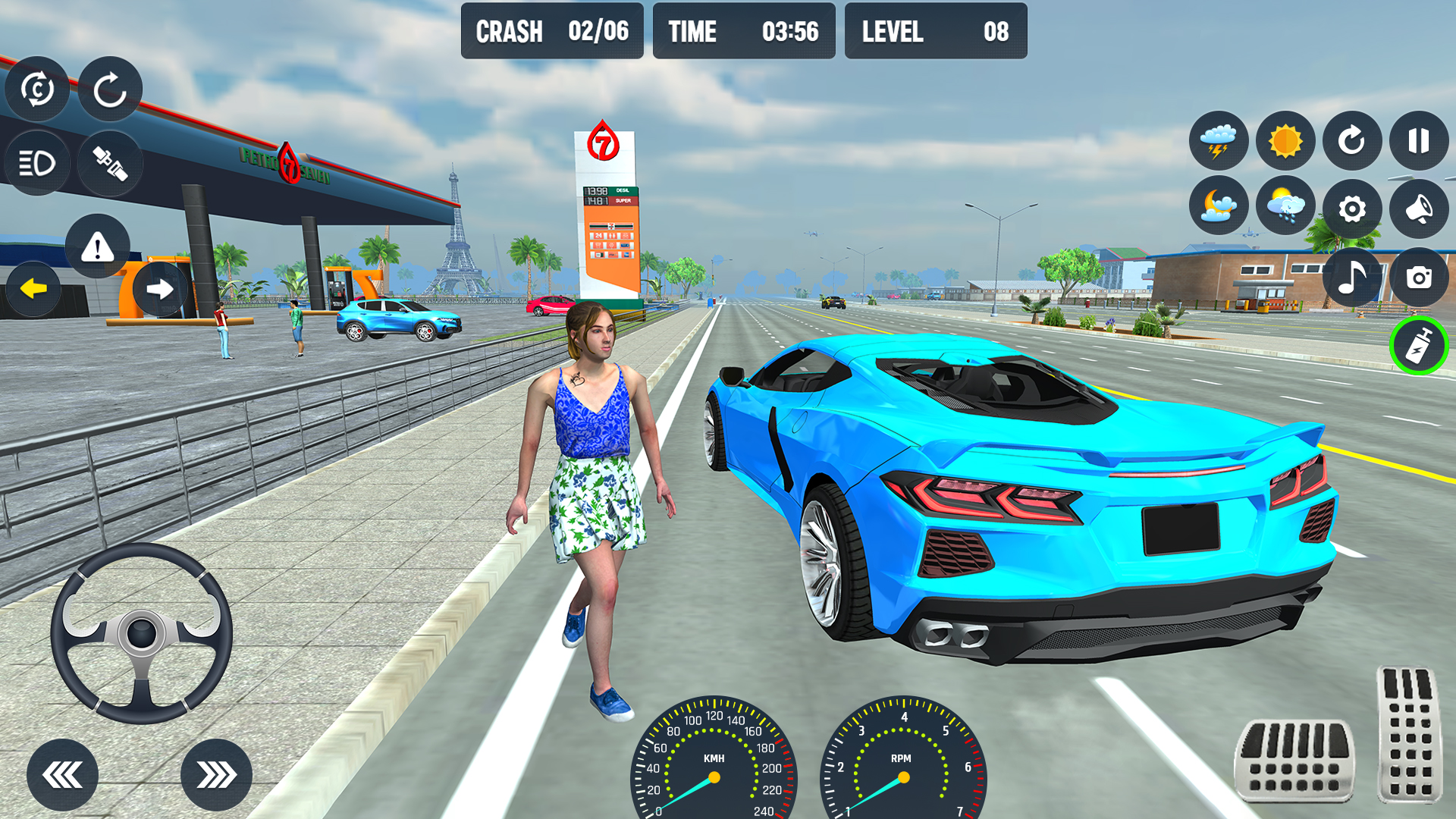Open the gear settings menu

[1352, 209]
